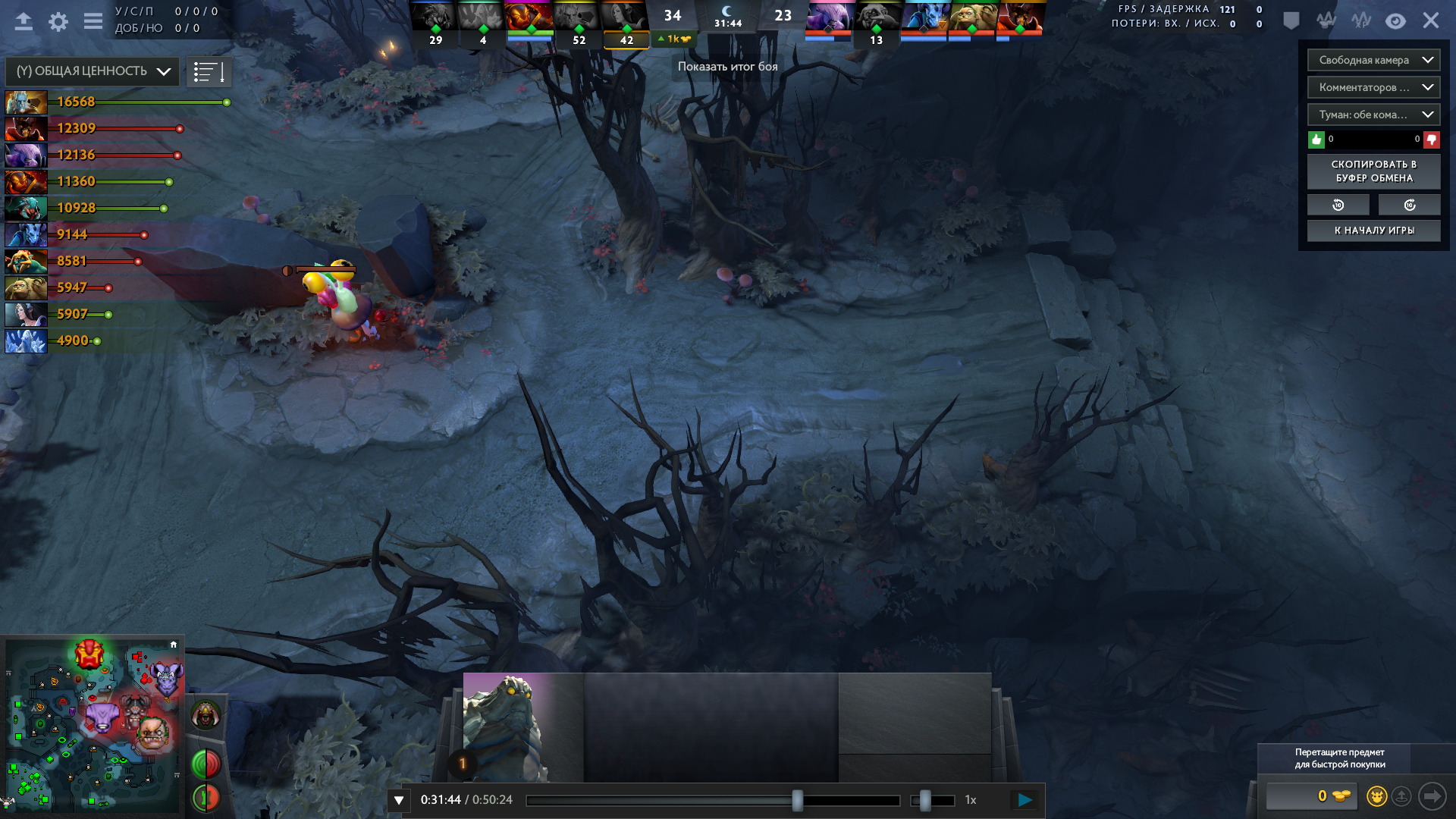Open the settings gear icon
Viewport: 1456px width, 819px height.
pos(58,21)
